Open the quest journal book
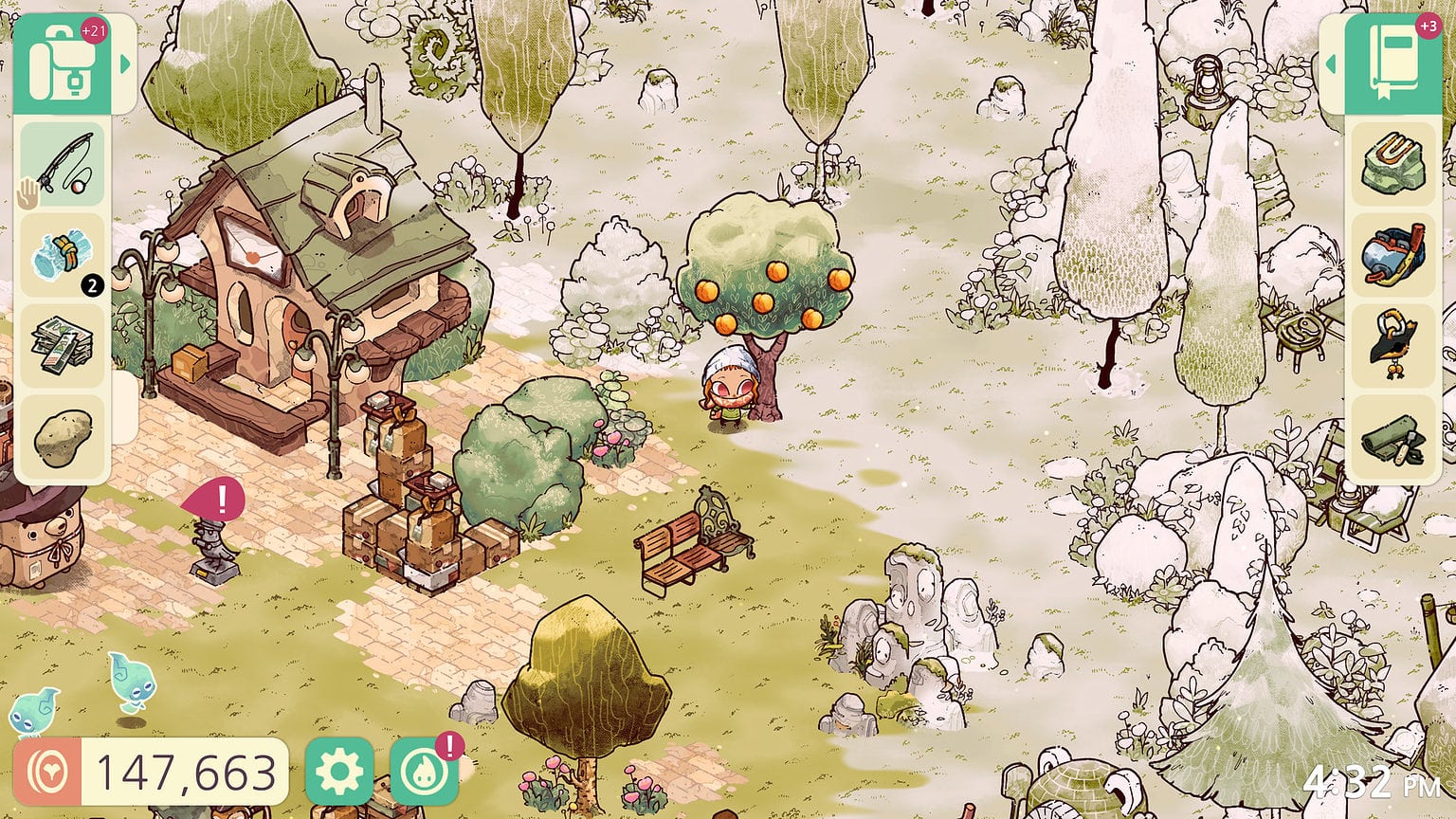The height and width of the screenshot is (819, 1456). 1392,57
